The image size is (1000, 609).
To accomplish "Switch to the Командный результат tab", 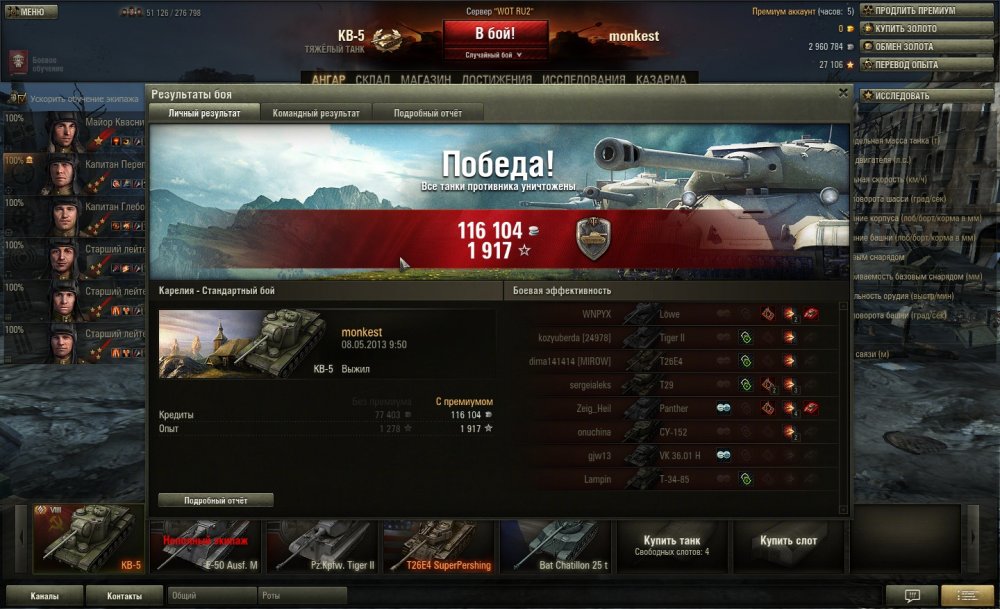I will click(316, 113).
